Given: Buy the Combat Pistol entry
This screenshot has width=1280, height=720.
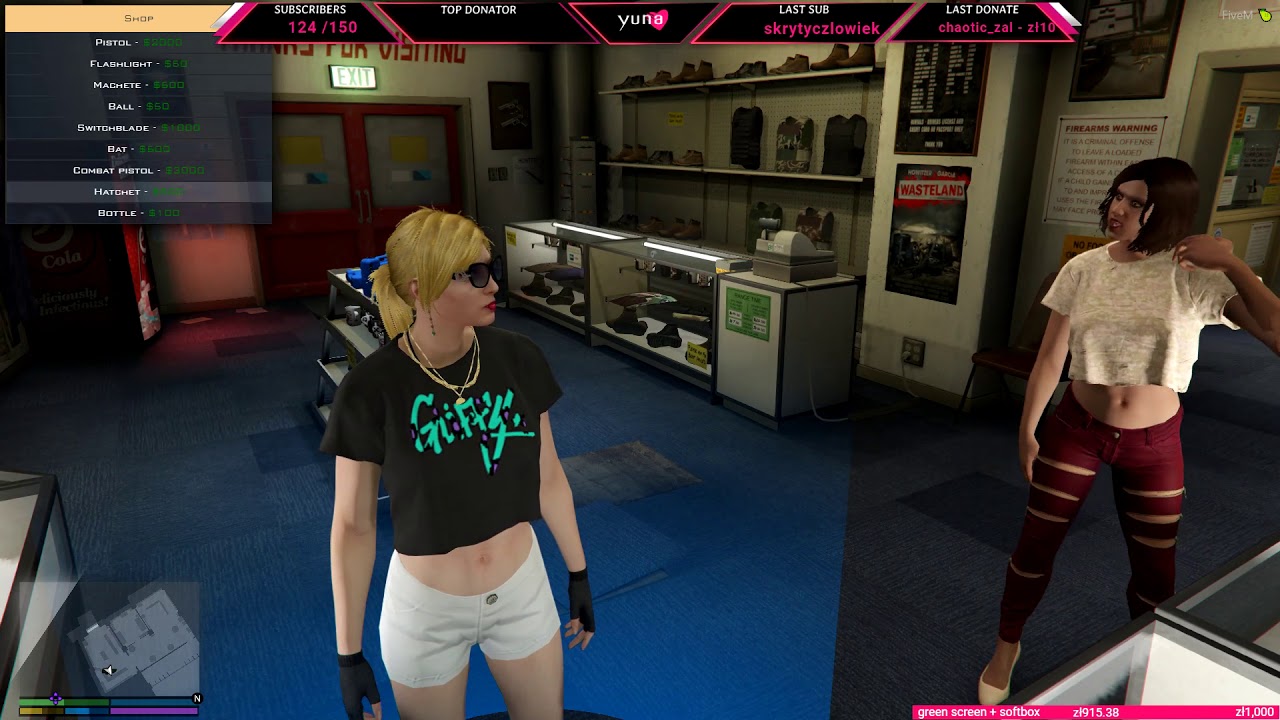Looking at the screenshot, I should click(x=138, y=170).
